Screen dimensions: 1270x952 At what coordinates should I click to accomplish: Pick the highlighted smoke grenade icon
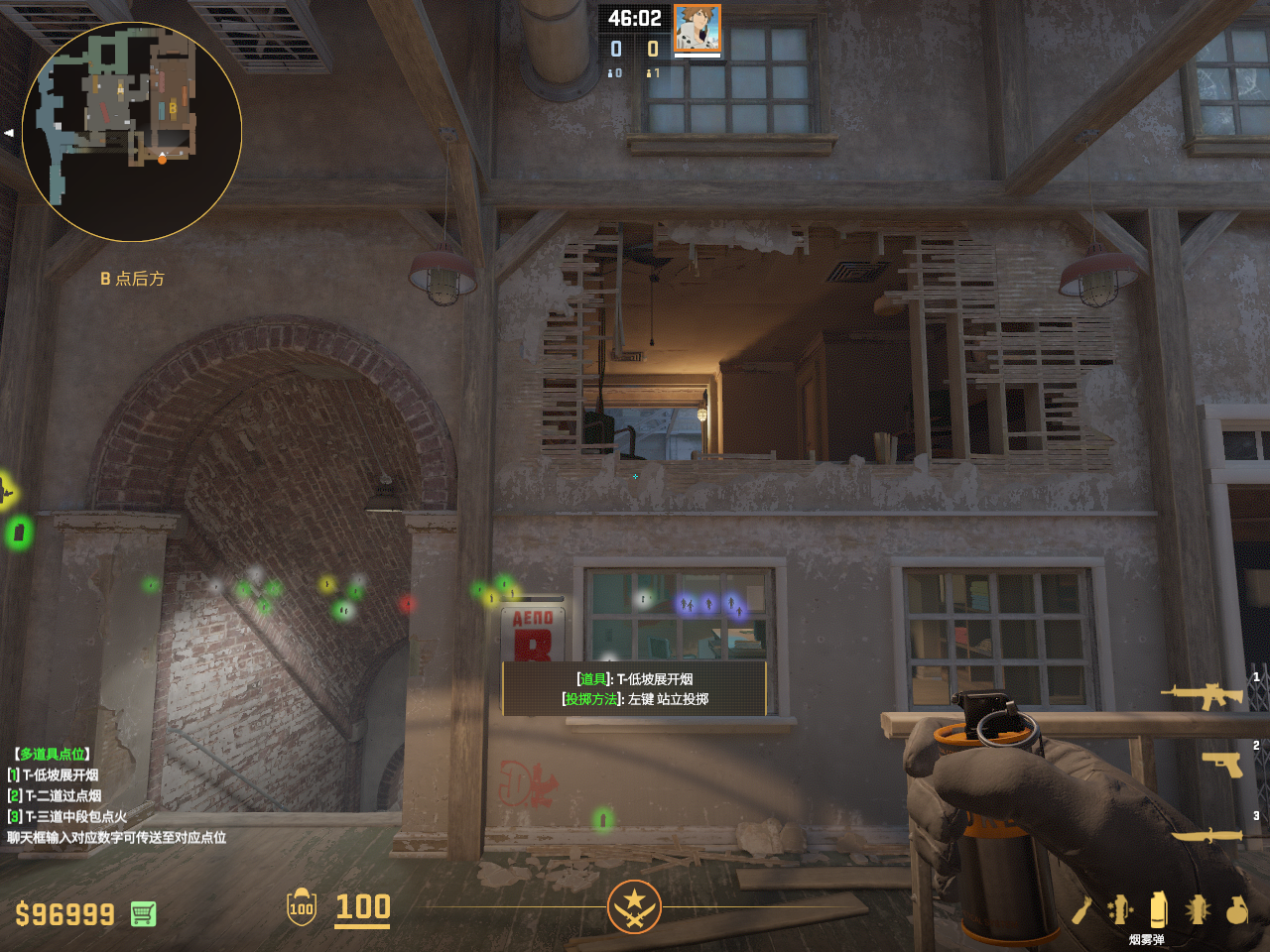pos(1158,908)
